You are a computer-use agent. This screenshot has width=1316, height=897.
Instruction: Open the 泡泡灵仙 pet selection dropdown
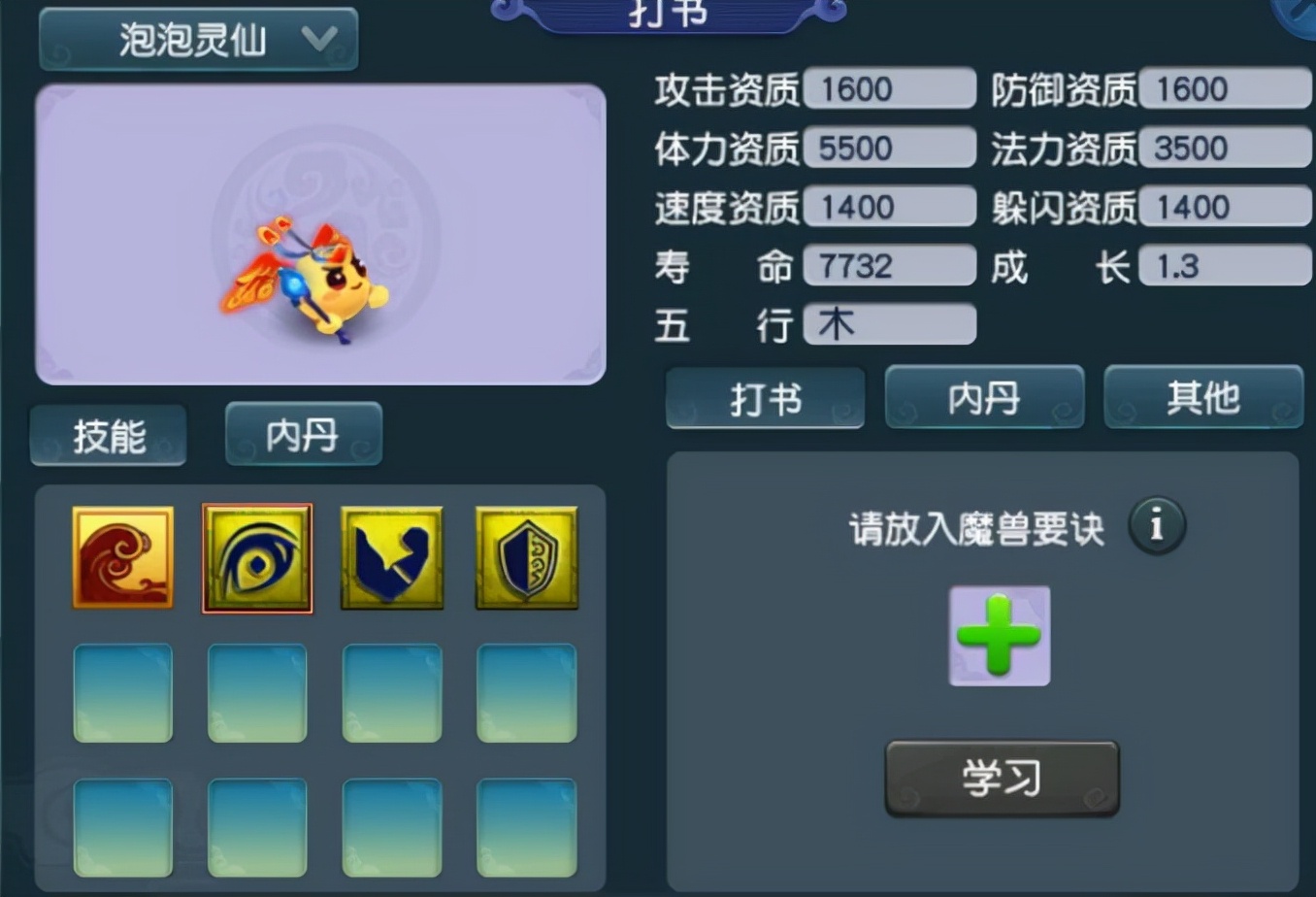click(x=198, y=40)
